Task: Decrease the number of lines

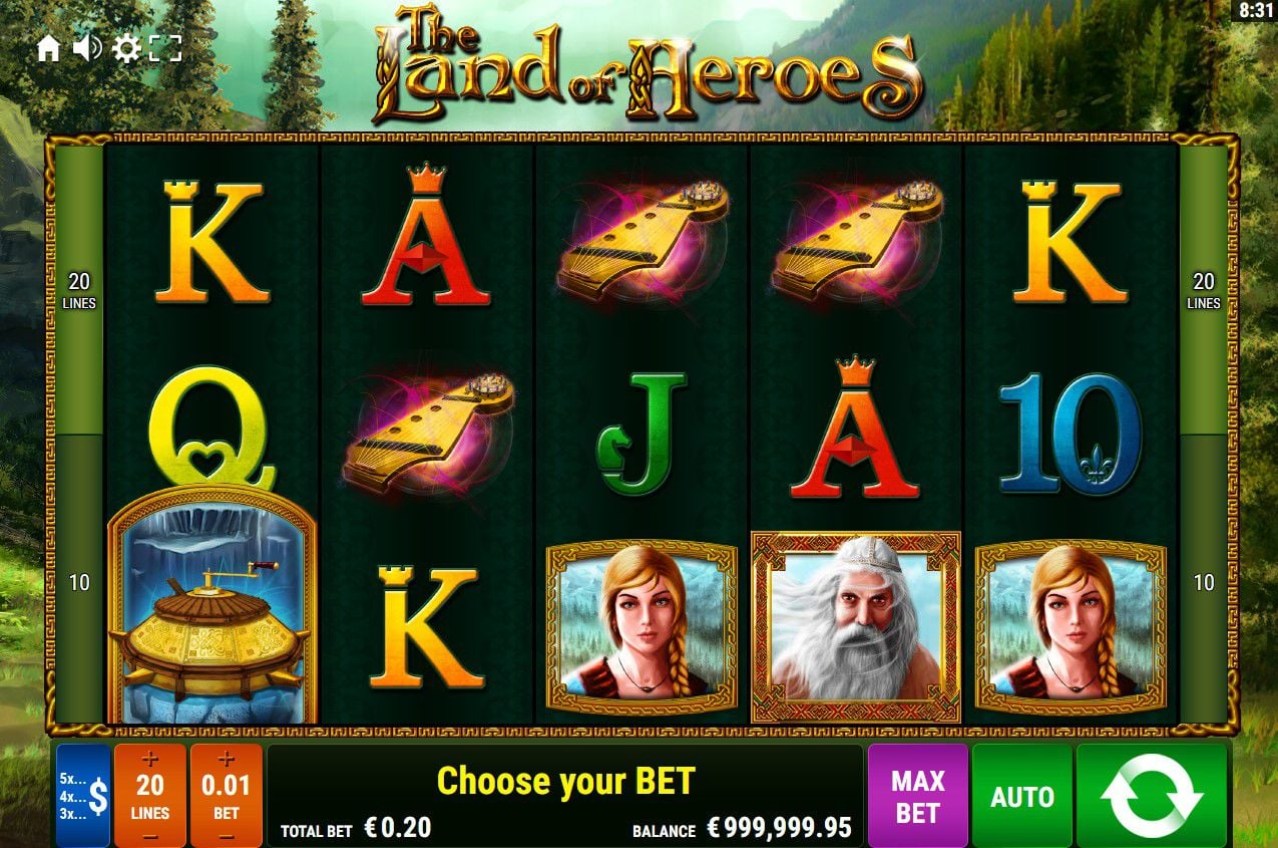Action: 150,835
